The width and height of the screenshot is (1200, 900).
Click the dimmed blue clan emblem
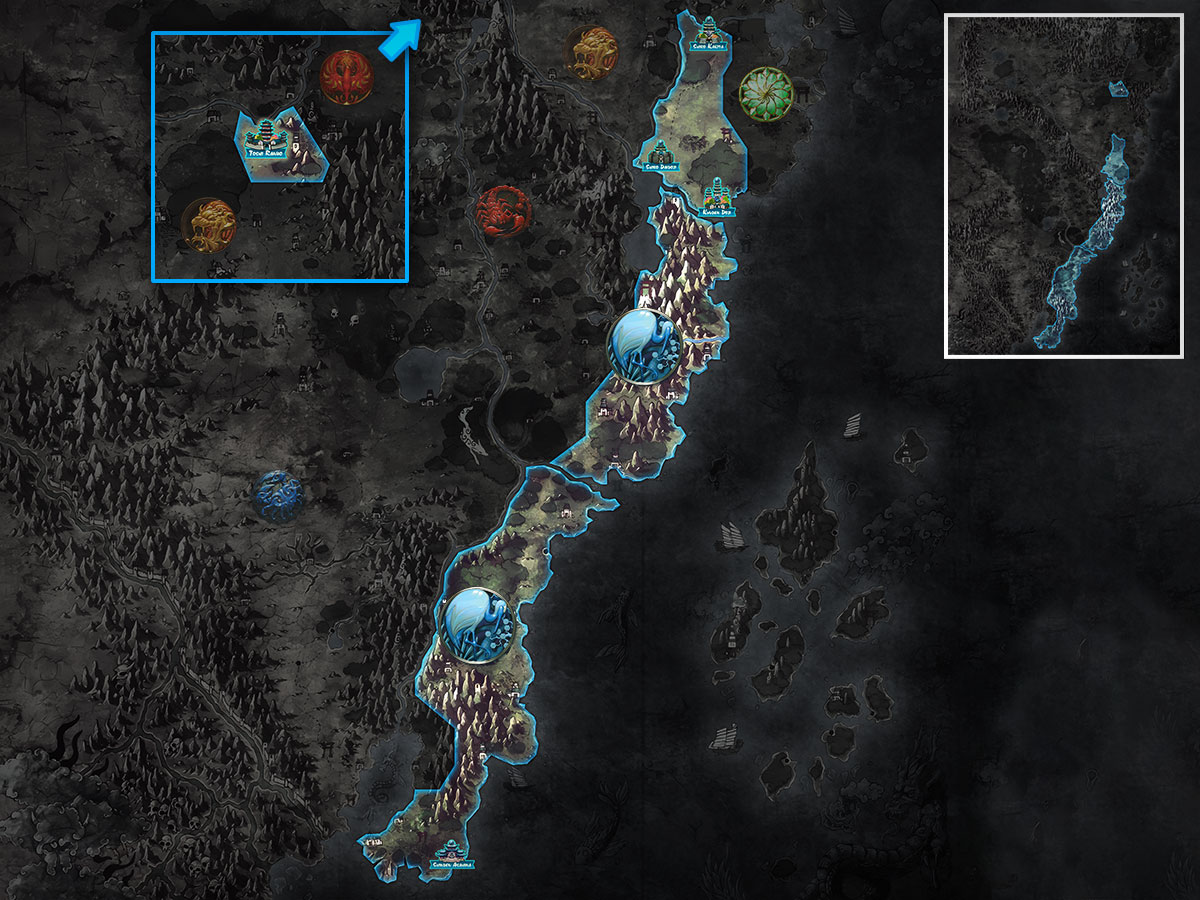click(x=277, y=496)
